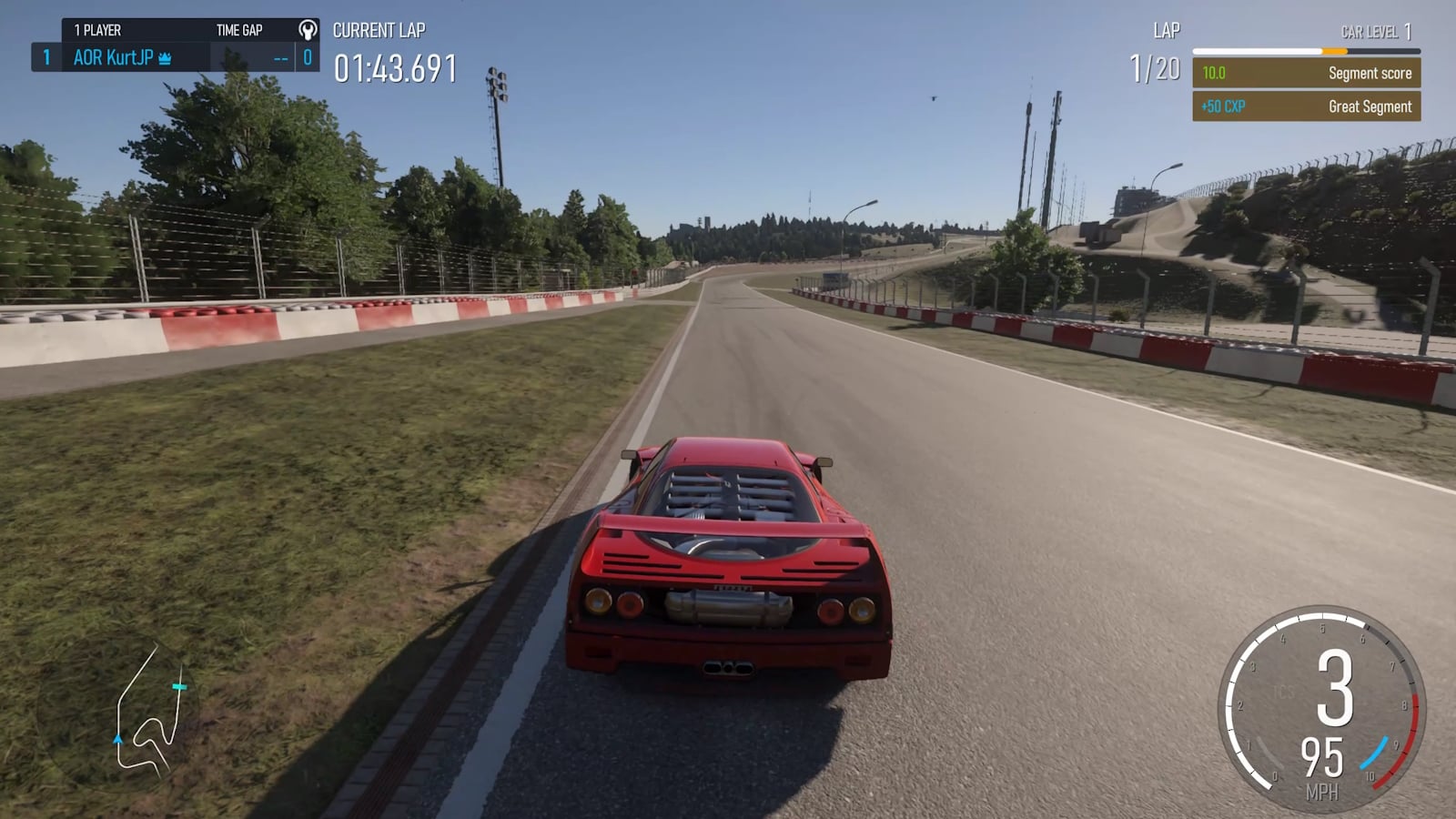Toggle the TIME GAP column header

point(238,30)
